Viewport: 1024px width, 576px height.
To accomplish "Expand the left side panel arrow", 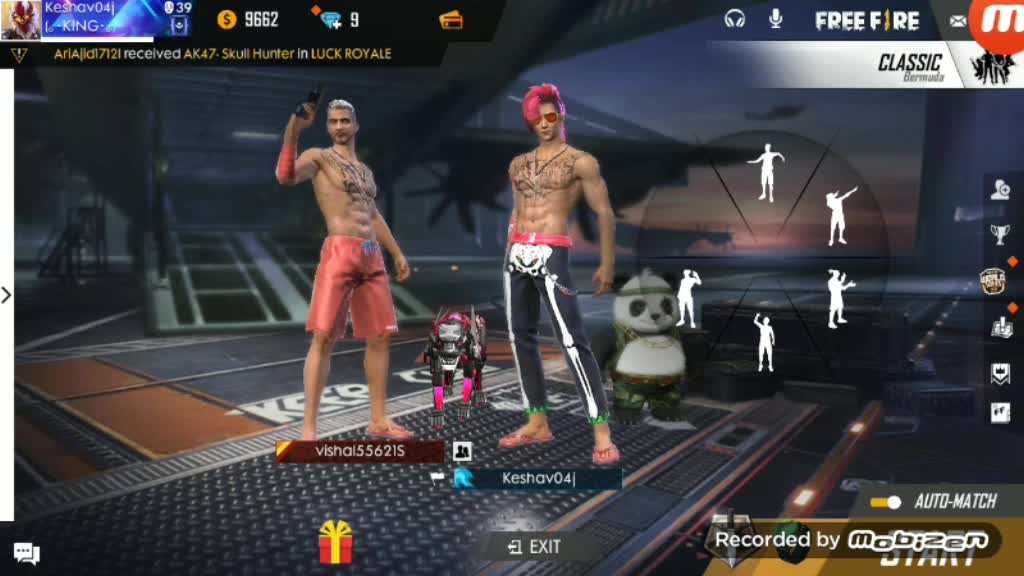I will (x=6, y=295).
